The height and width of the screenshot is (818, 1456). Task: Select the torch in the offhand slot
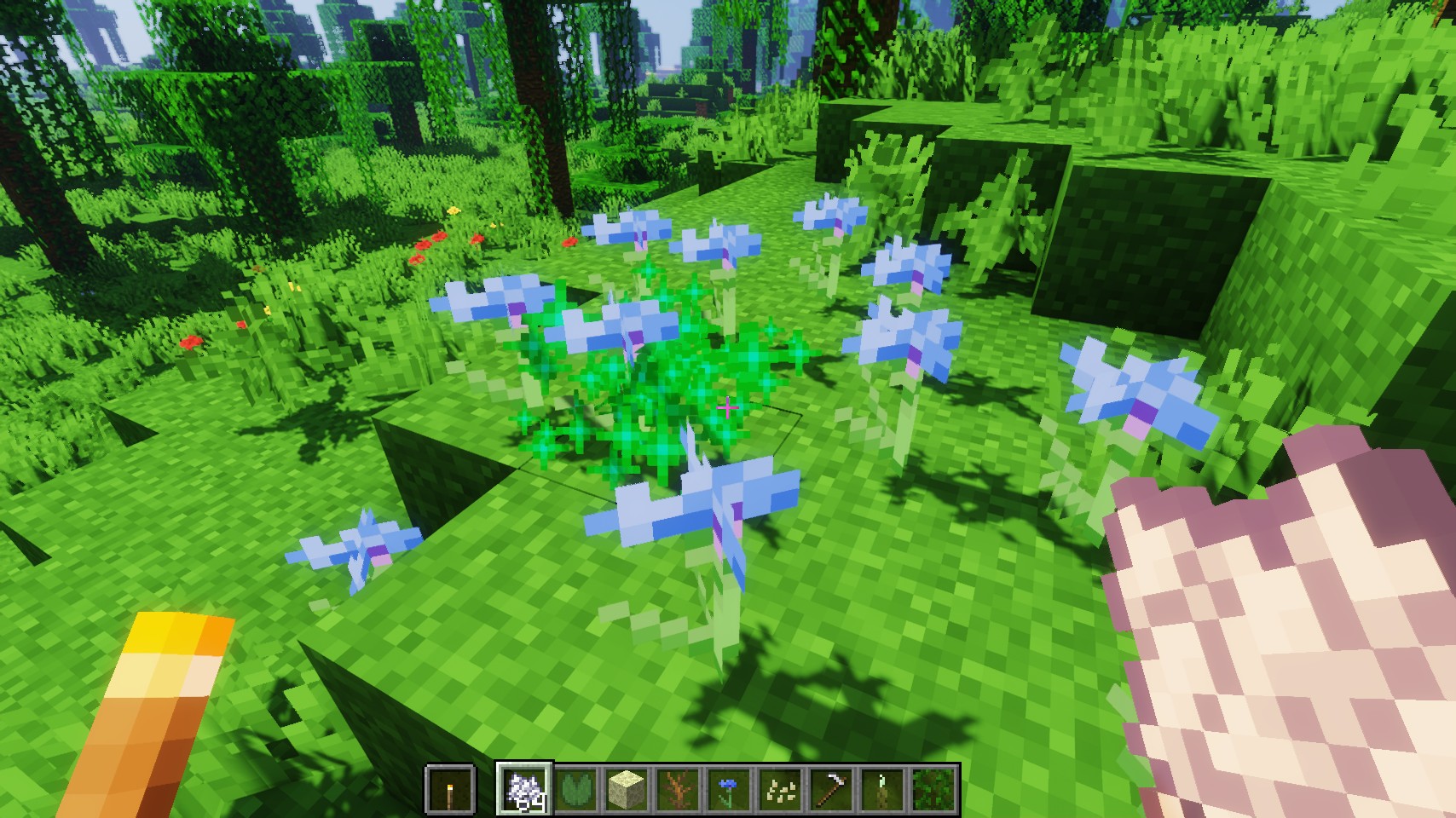(449, 789)
